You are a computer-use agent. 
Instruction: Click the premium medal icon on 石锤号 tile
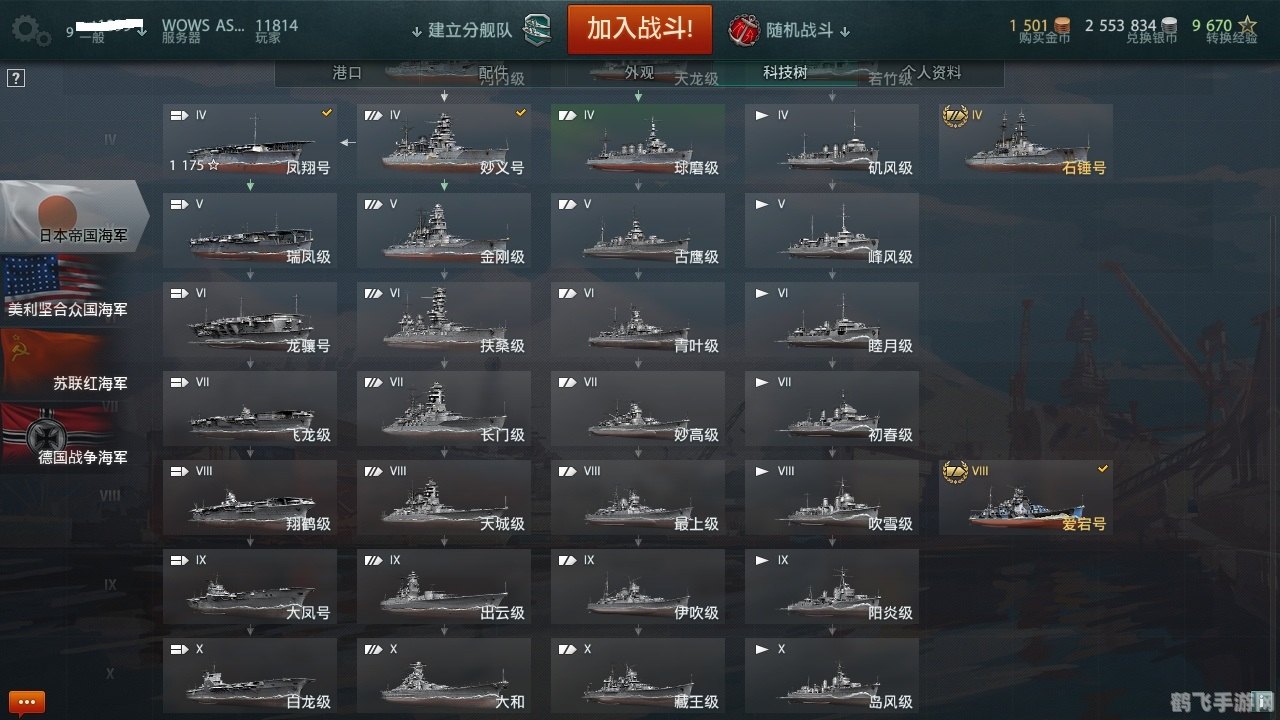[x=957, y=114]
